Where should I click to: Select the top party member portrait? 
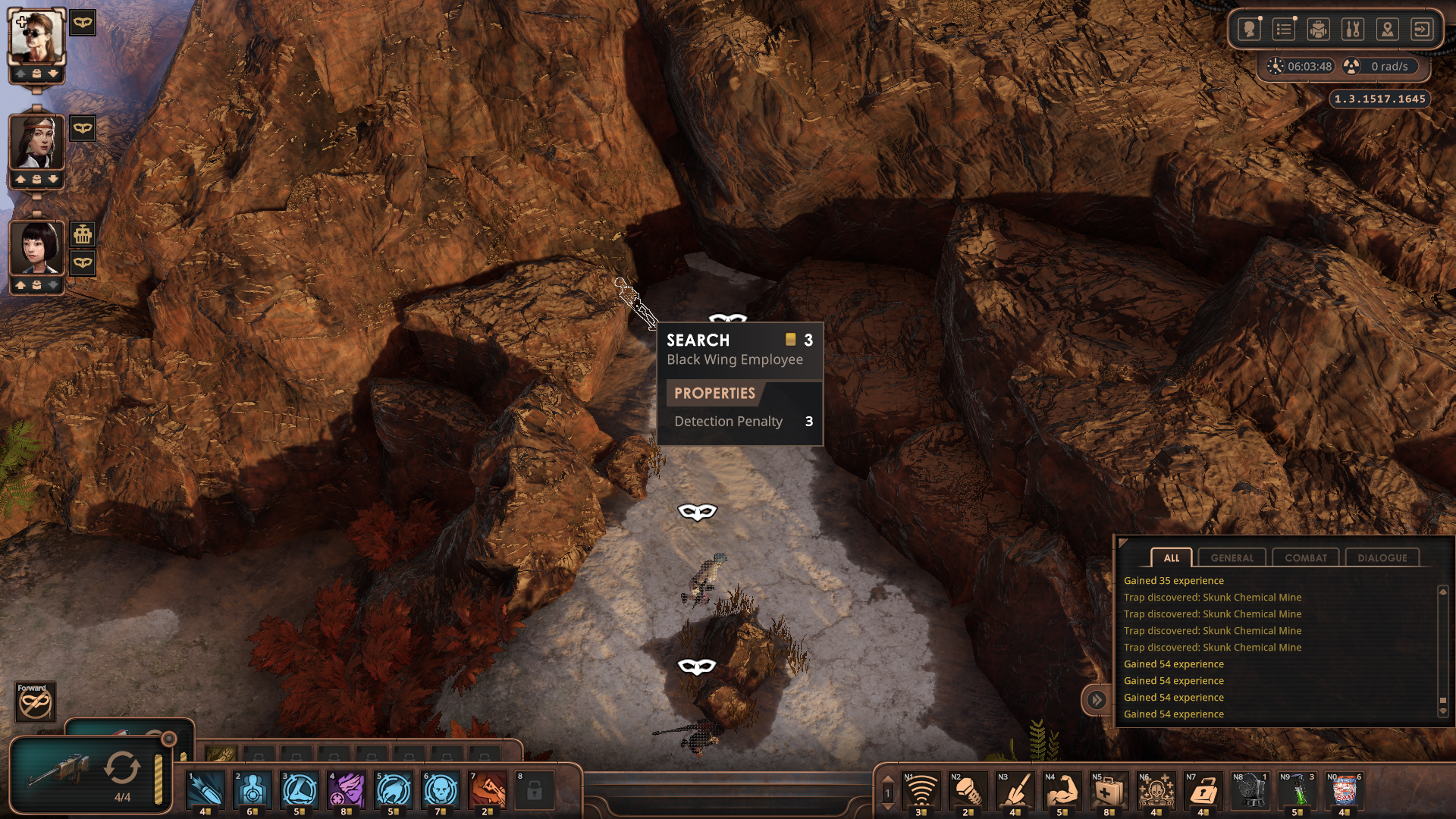pos(36,36)
